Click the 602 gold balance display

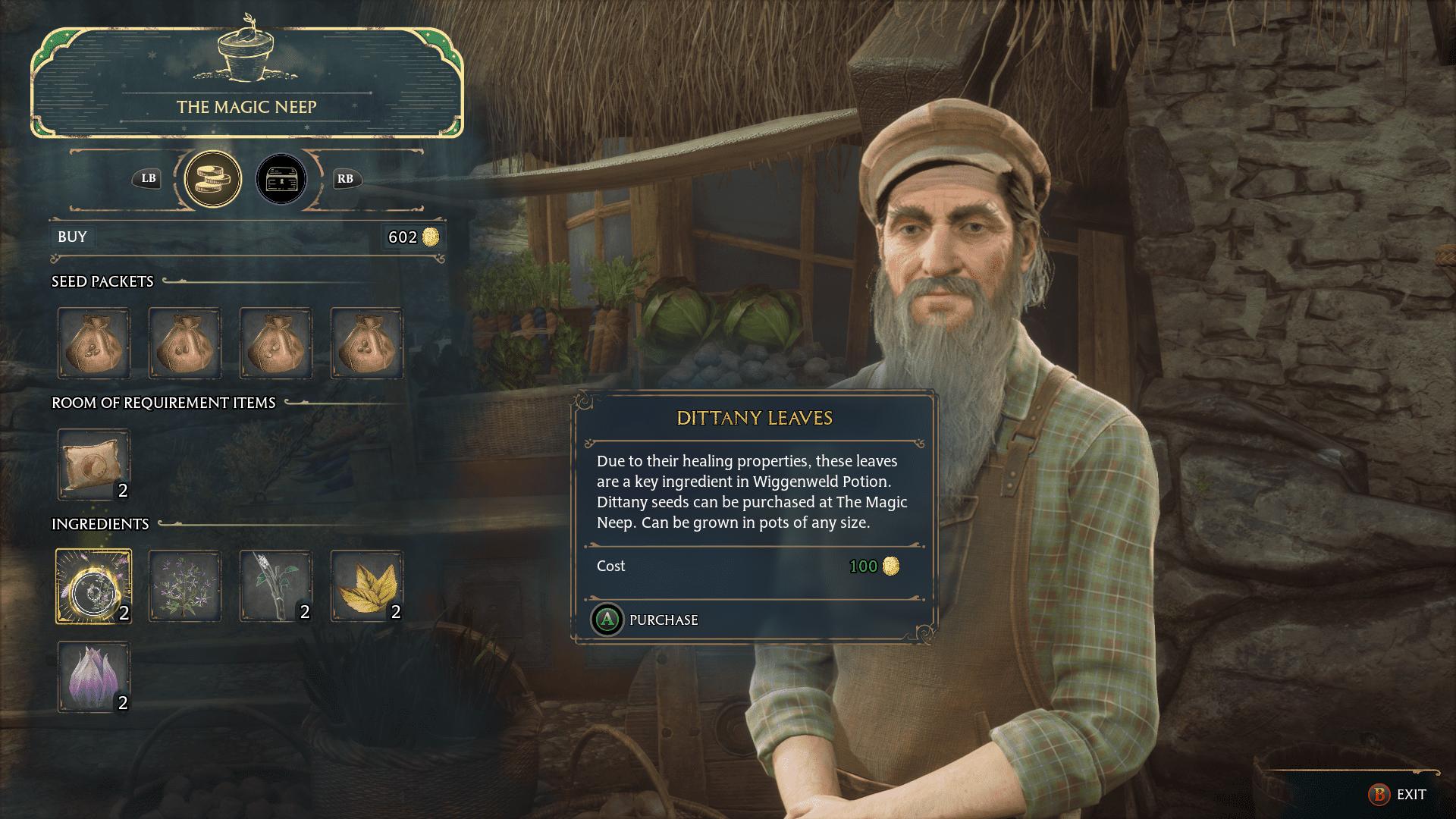click(412, 237)
